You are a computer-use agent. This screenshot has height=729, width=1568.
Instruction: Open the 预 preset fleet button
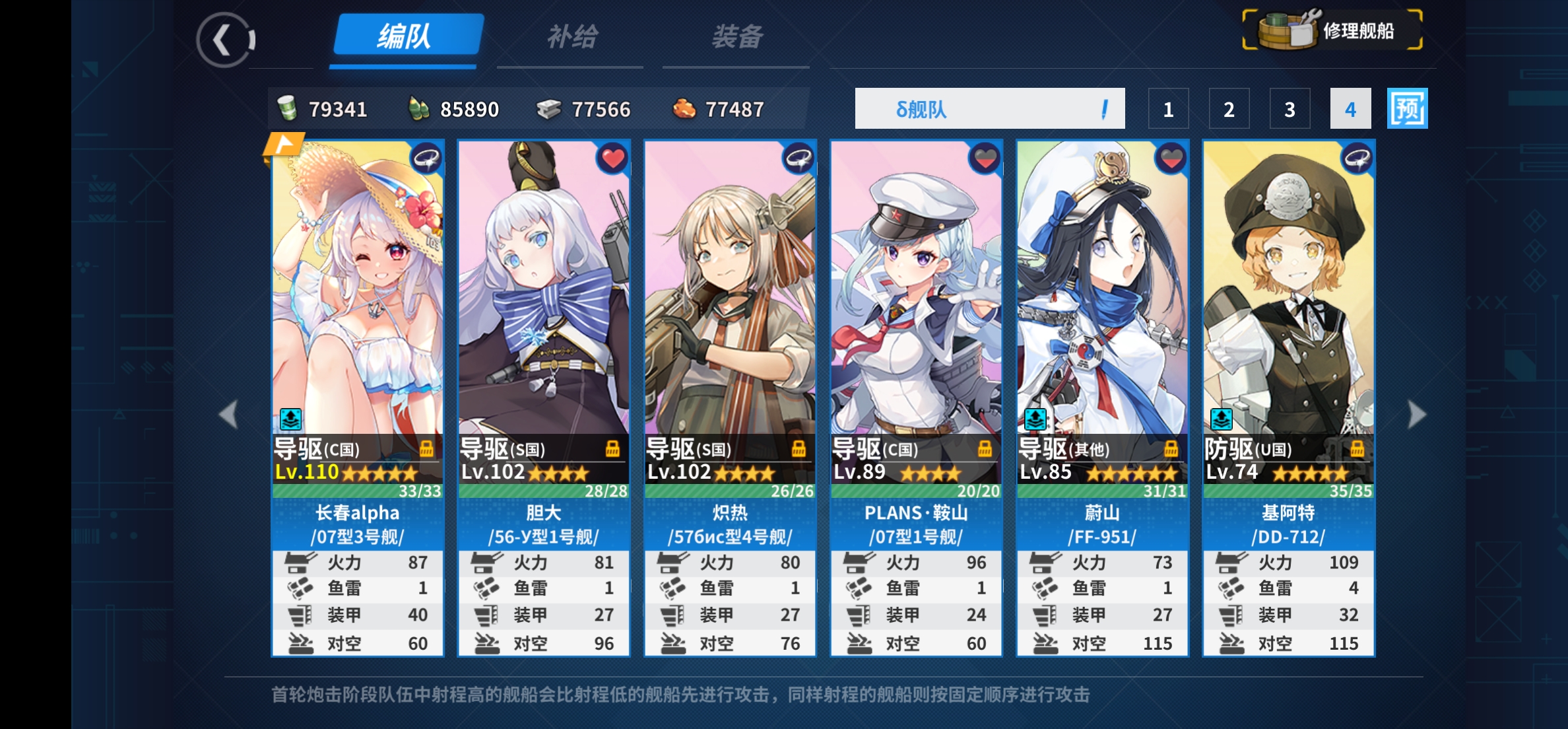pos(1407,109)
